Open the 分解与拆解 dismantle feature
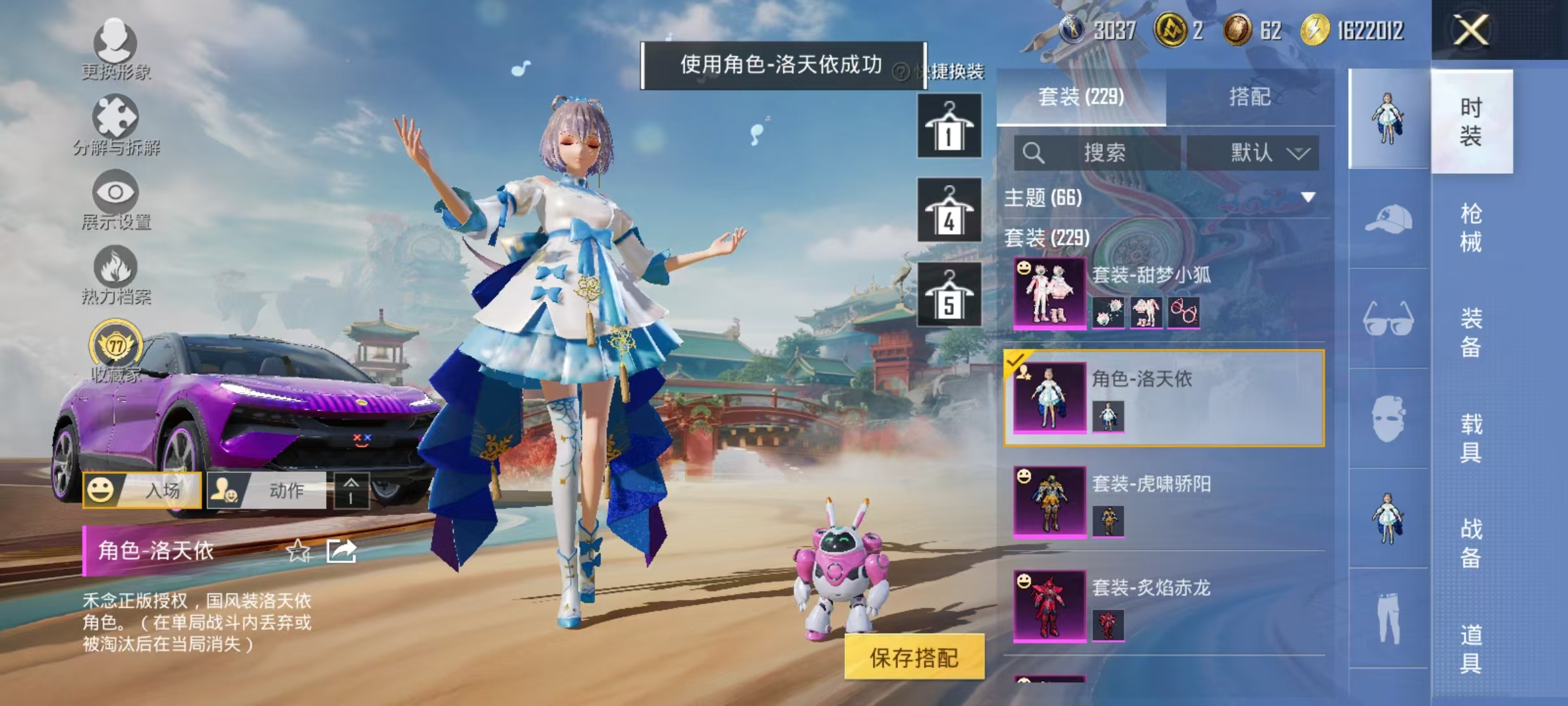Viewport: 1568px width, 706px height. click(x=116, y=126)
